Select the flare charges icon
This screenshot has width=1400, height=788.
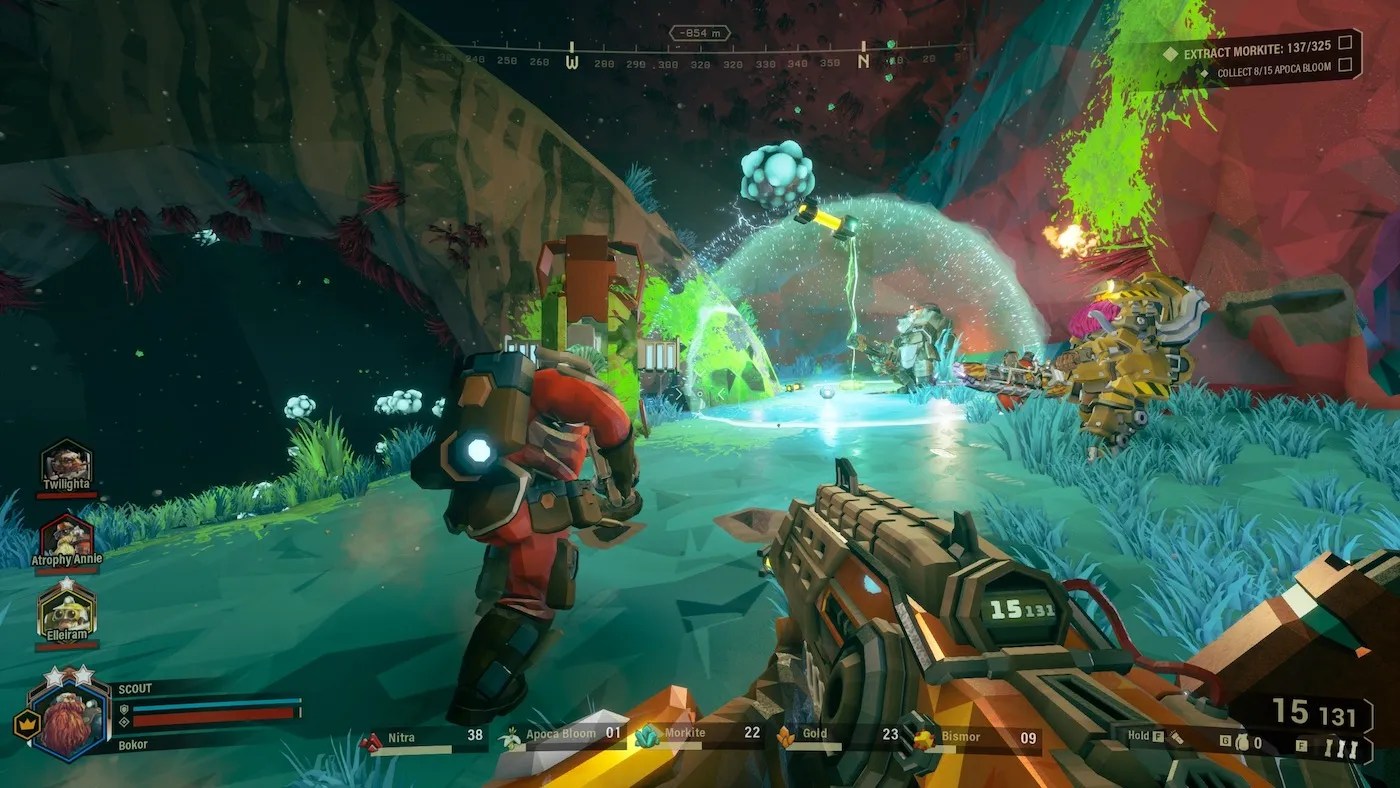pos(1340,745)
